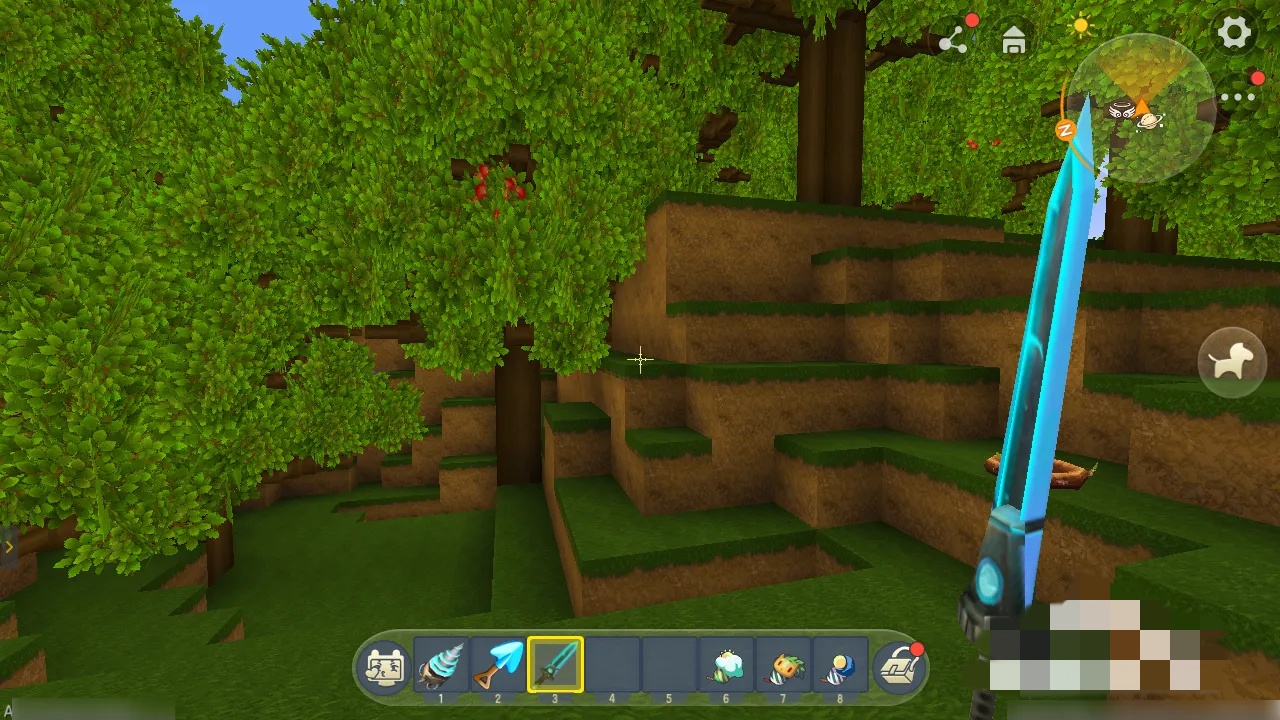Equip the blue shovel in slot 2
Viewport: 1280px width, 720px height.
click(498, 664)
